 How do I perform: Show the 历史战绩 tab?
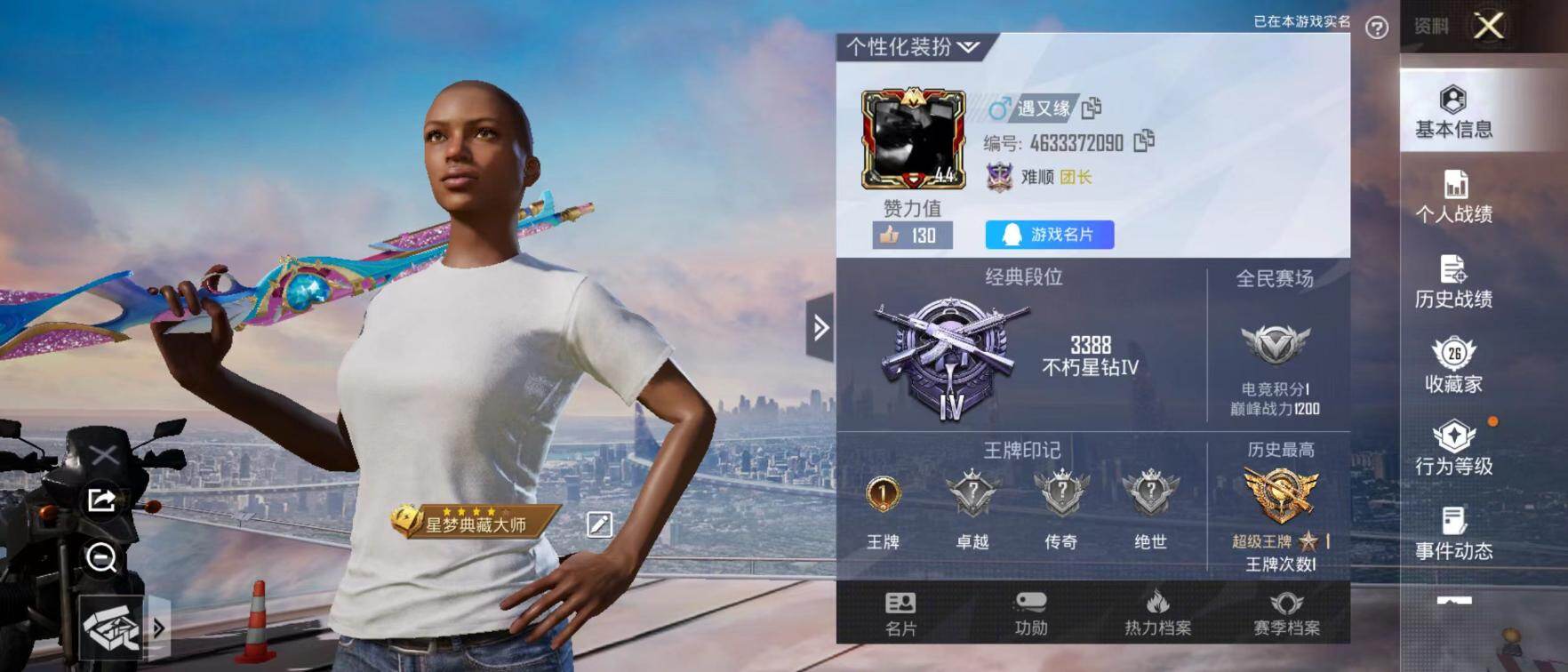1453,281
